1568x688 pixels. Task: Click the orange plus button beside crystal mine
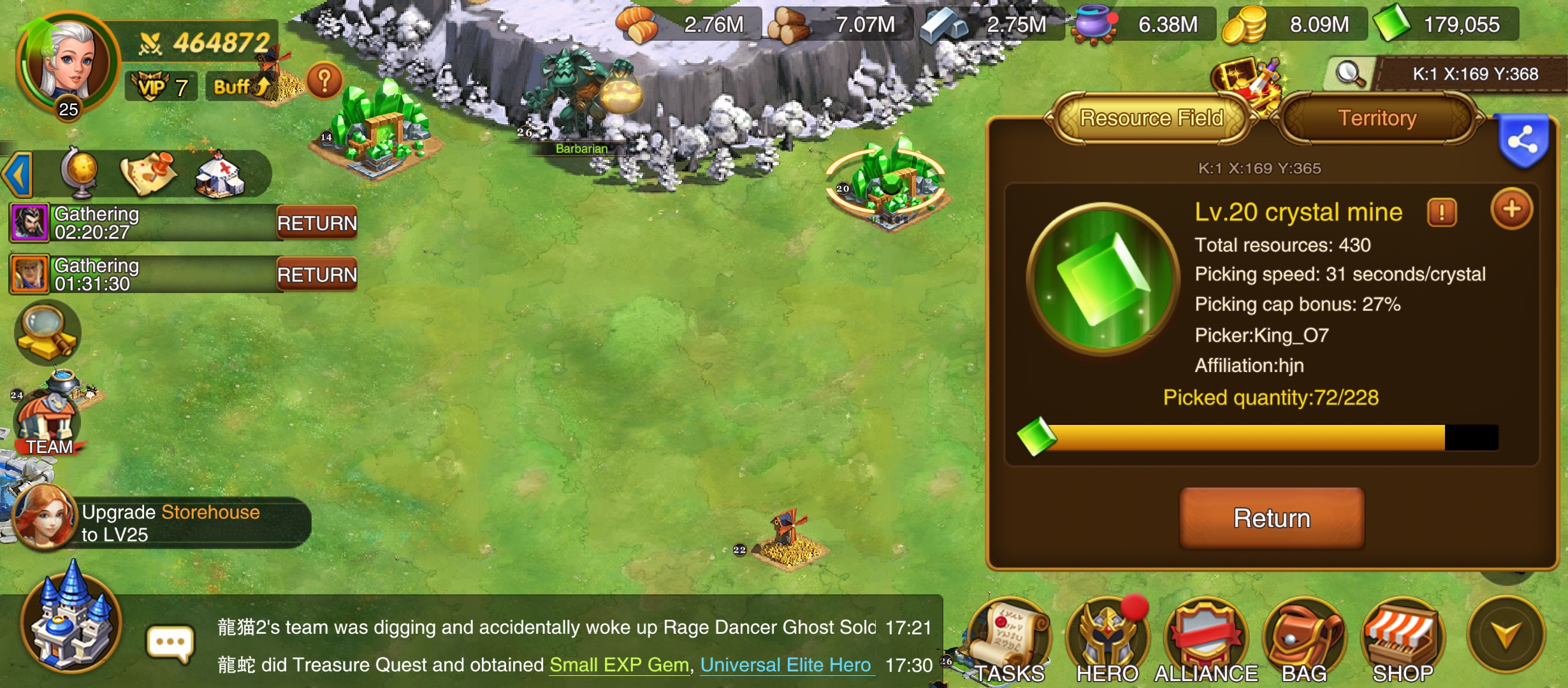[x=1511, y=209]
